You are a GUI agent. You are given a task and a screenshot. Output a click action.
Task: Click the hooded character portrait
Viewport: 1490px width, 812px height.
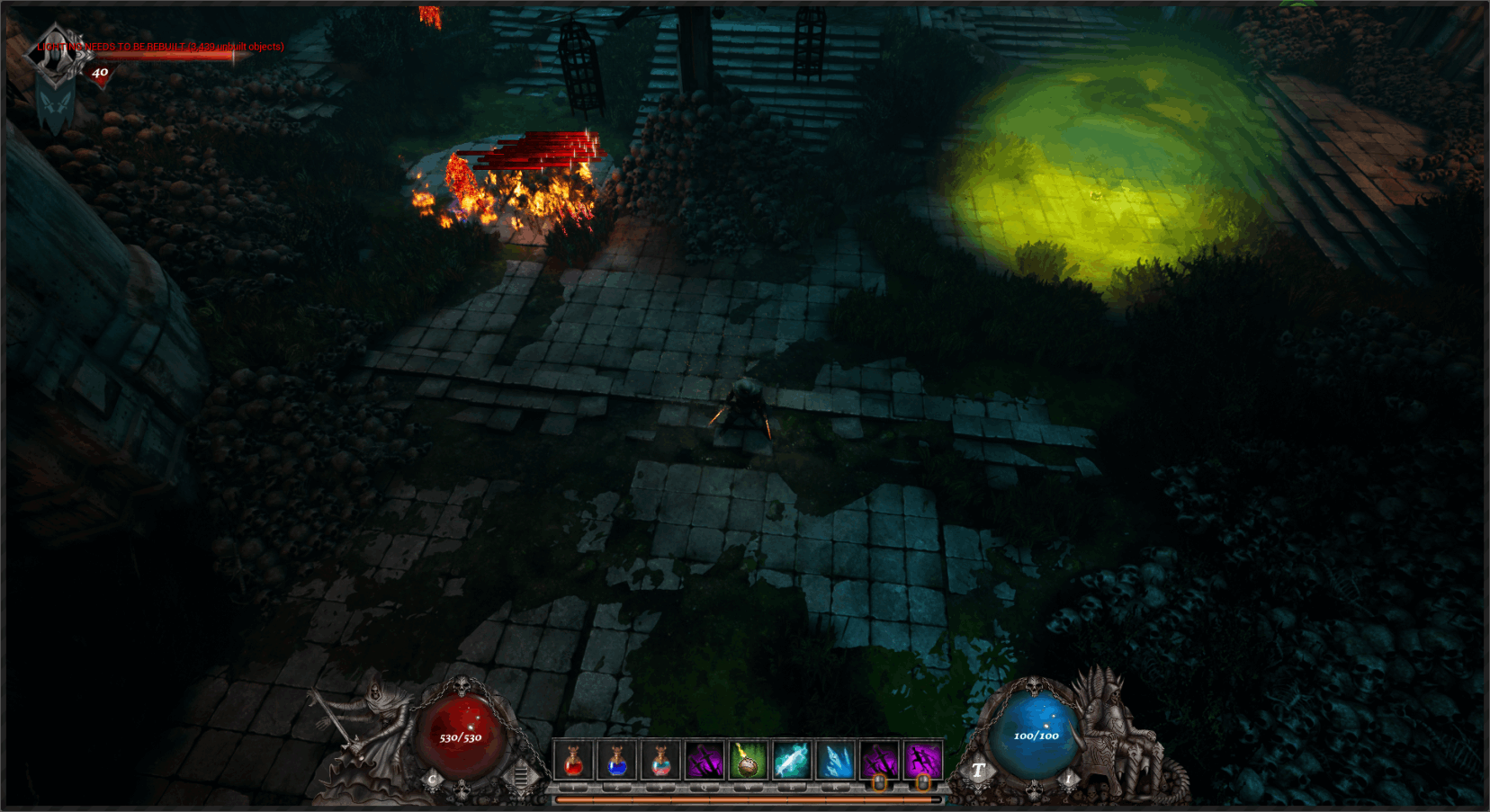coord(56,52)
